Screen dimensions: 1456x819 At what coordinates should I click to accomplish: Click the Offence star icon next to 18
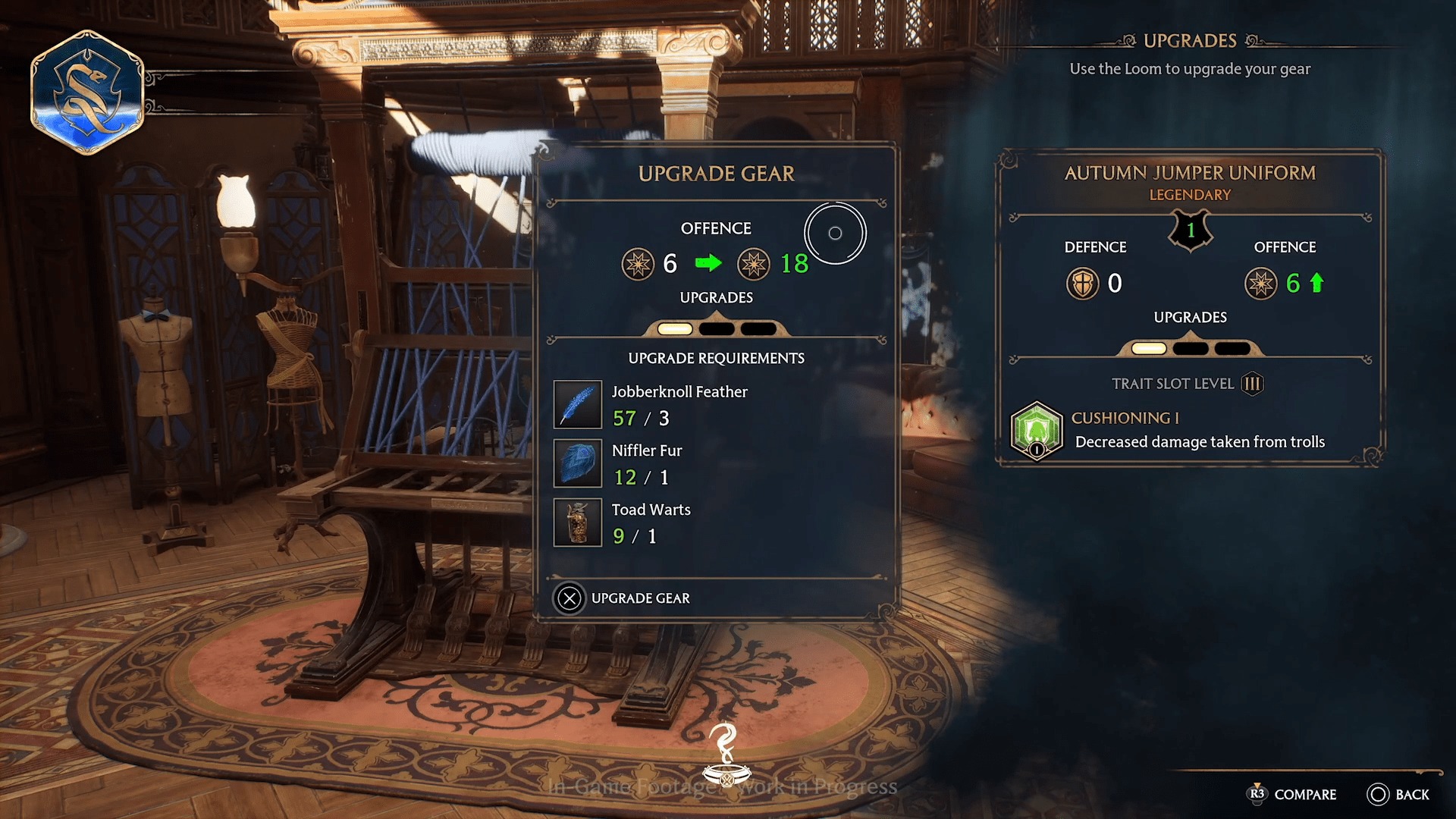coord(754,264)
